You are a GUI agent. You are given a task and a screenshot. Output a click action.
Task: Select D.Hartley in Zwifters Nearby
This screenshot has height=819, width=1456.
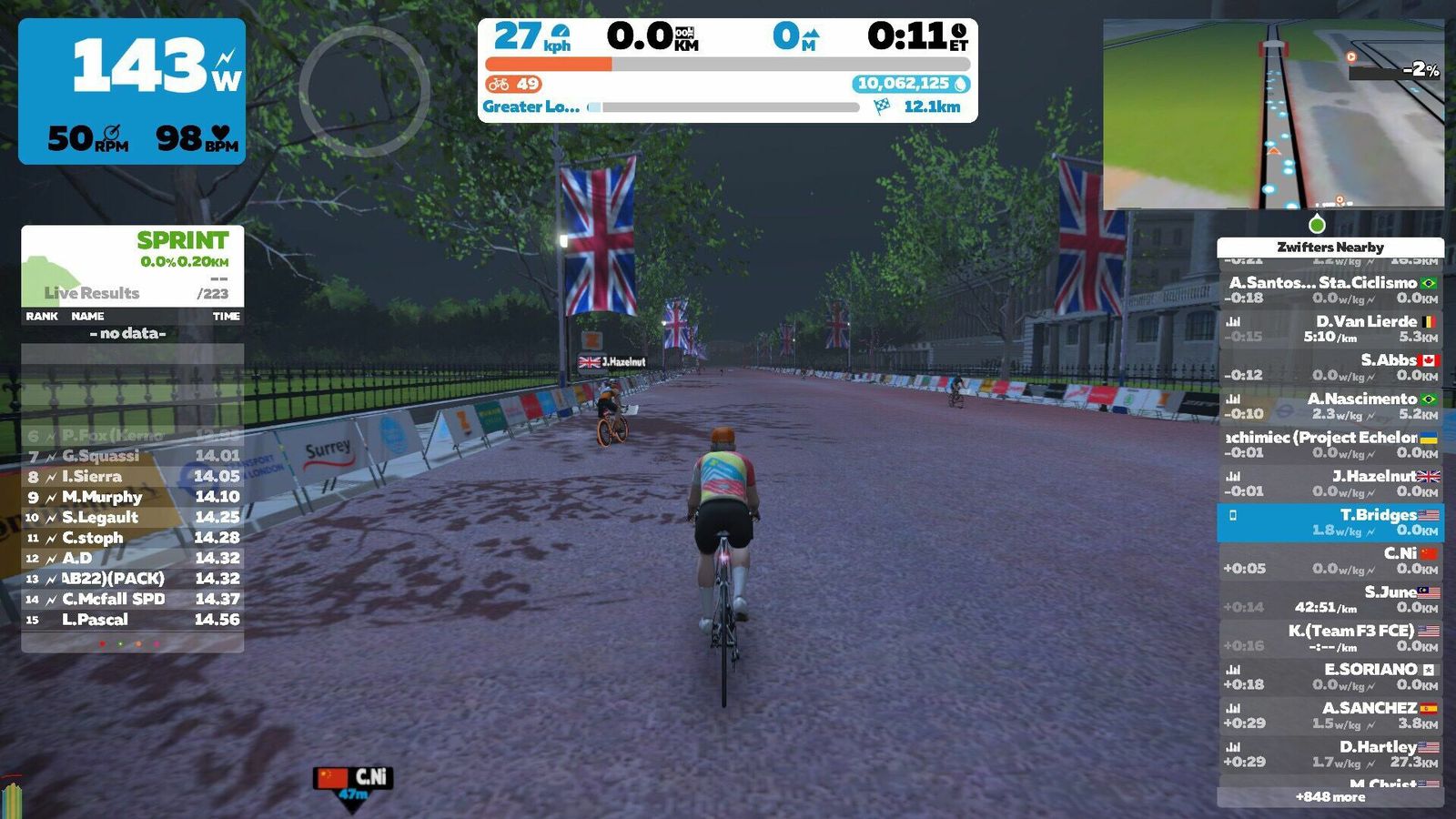[1330, 754]
